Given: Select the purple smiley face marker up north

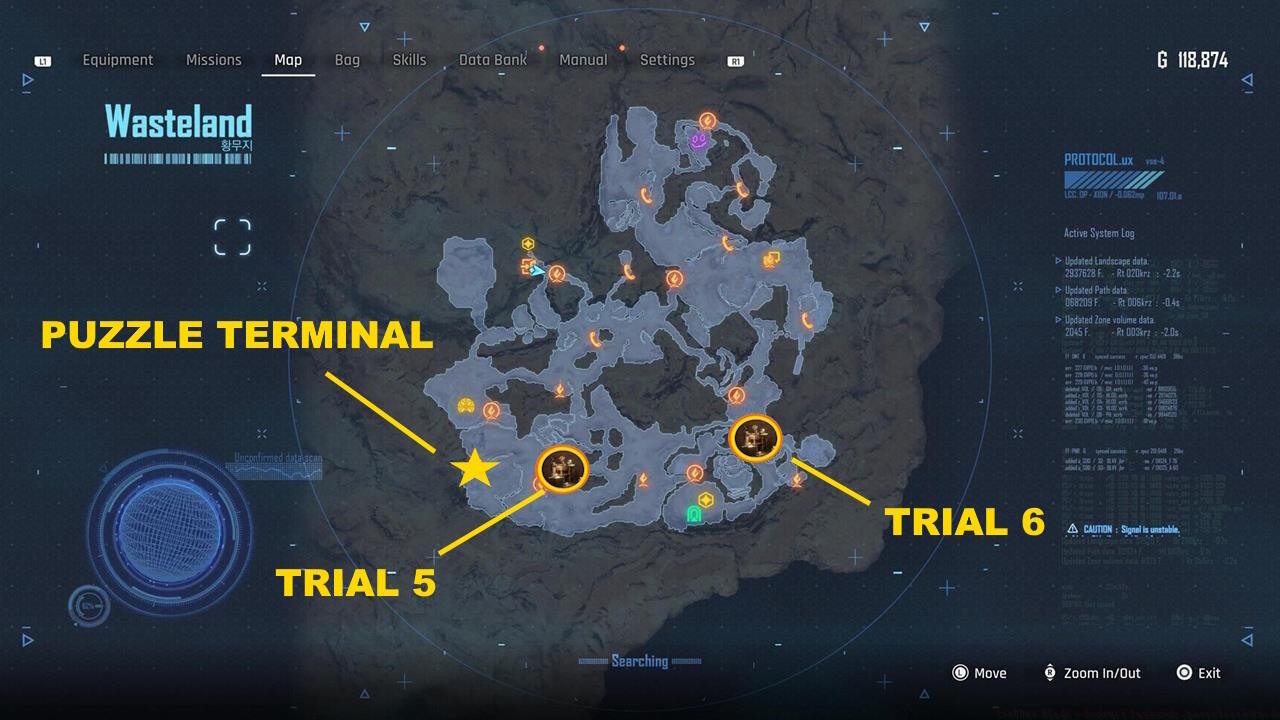Looking at the screenshot, I should point(697,141).
